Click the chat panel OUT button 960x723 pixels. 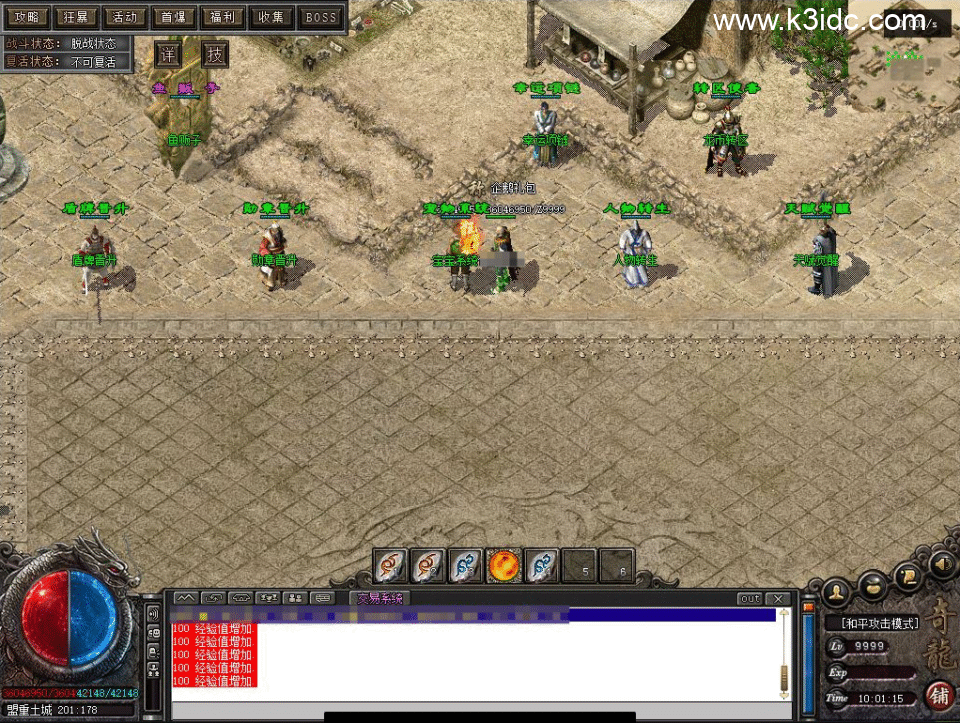pyautogui.click(x=750, y=599)
